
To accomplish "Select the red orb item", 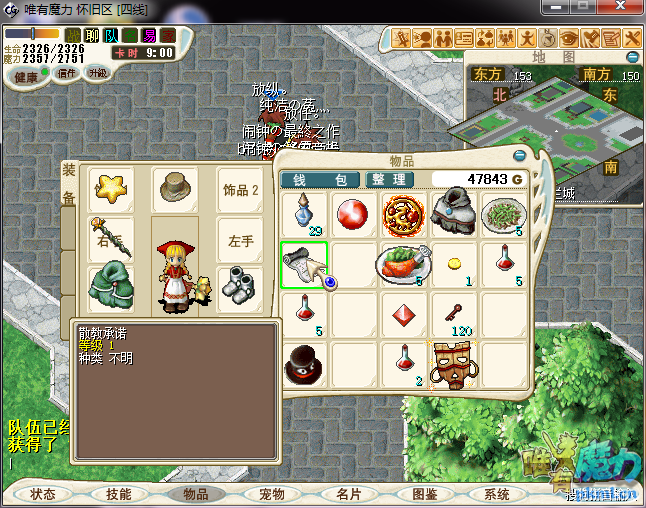I will (x=353, y=213).
